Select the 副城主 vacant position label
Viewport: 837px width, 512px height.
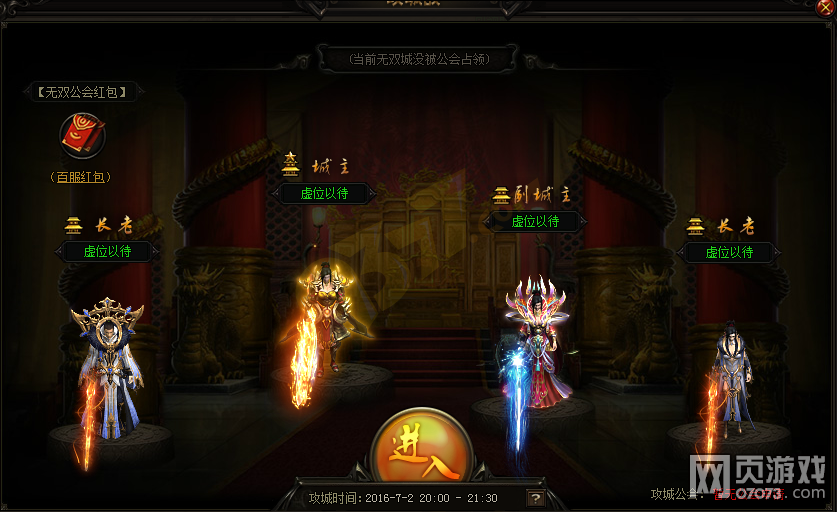coord(535,221)
